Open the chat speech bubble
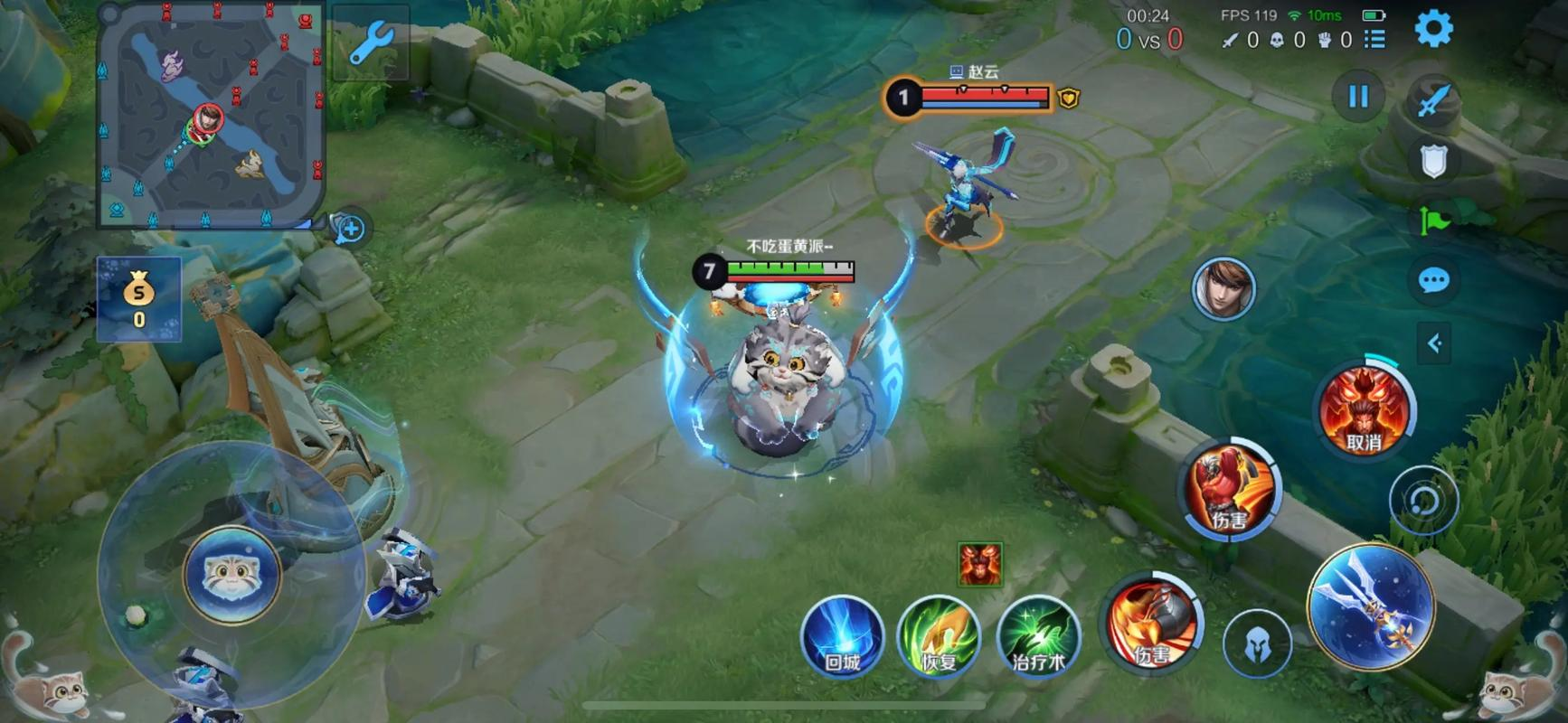The height and width of the screenshot is (723, 1568). point(1433,281)
